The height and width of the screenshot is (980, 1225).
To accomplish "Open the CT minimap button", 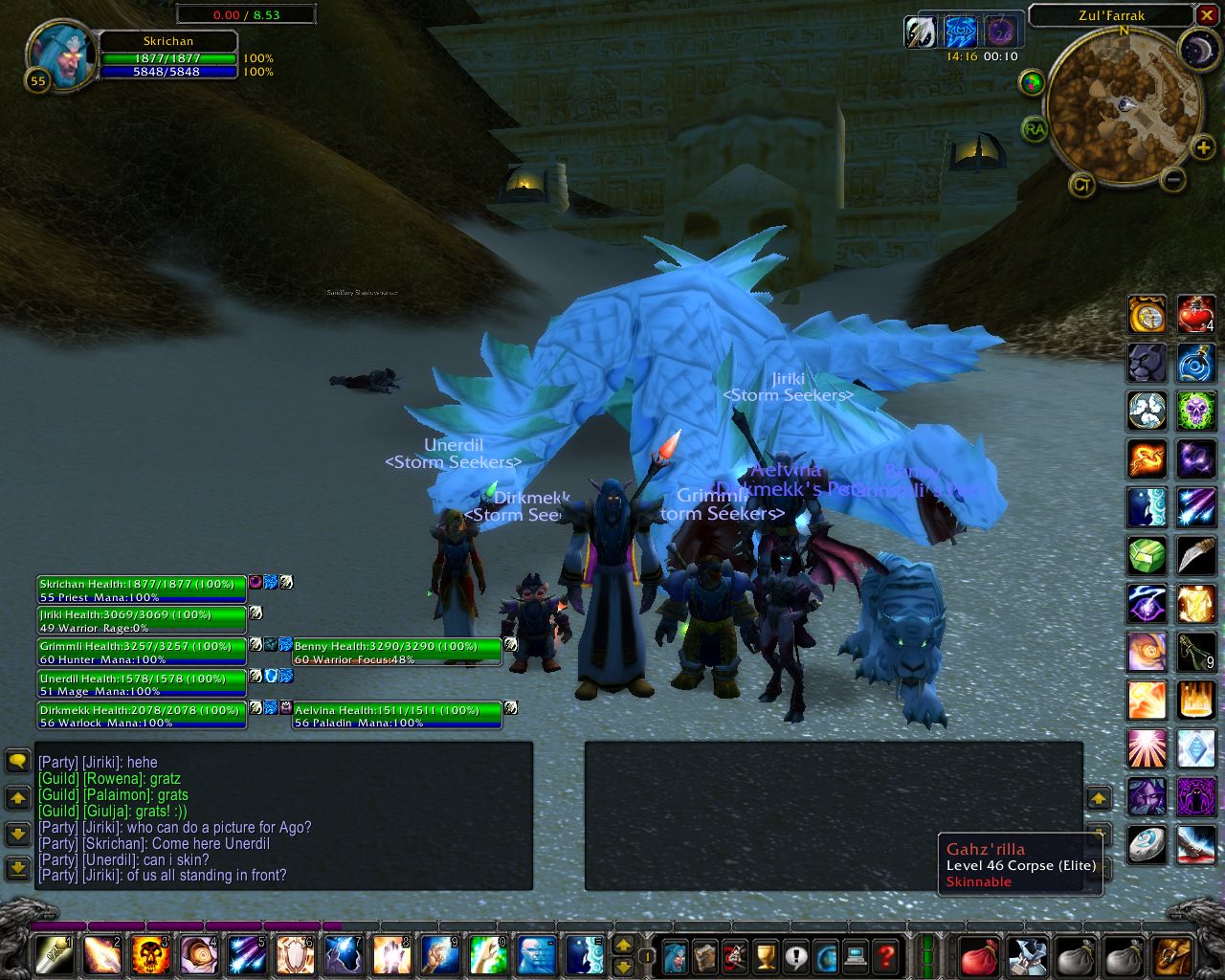I will [x=1081, y=185].
